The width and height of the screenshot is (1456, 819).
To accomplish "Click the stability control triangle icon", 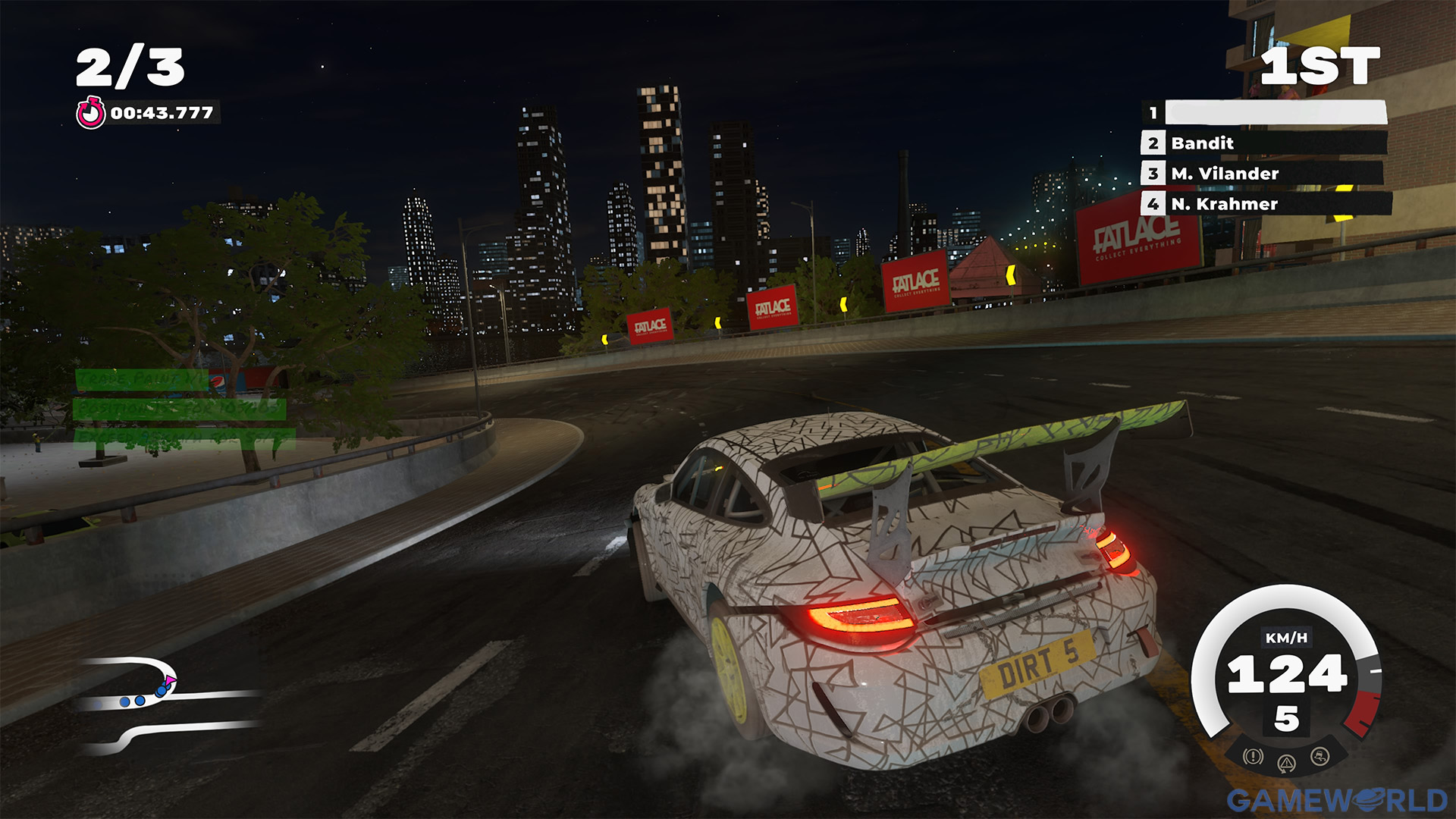I will click(1286, 764).
